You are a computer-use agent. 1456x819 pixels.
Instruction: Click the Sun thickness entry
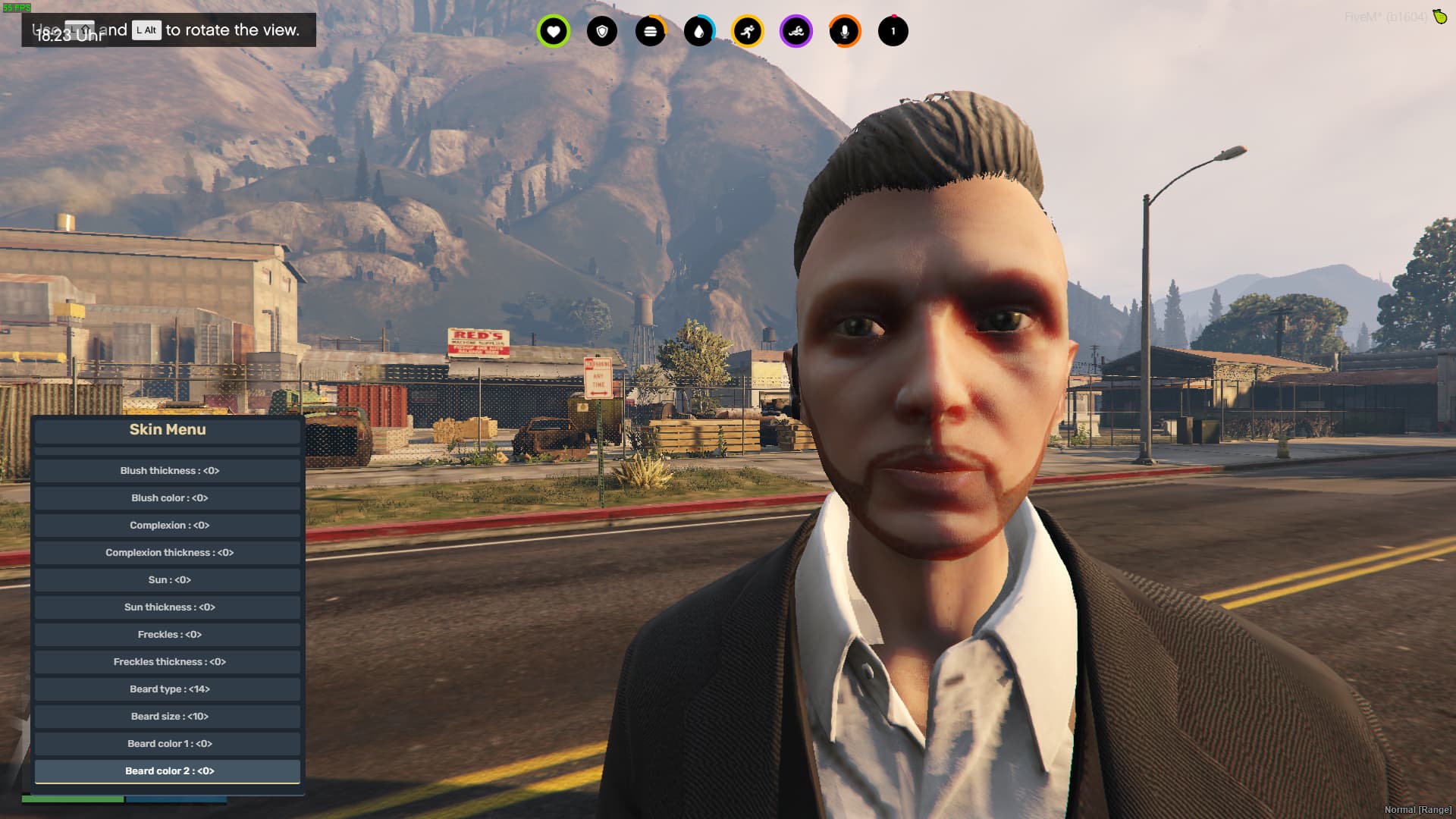point(167,607)
